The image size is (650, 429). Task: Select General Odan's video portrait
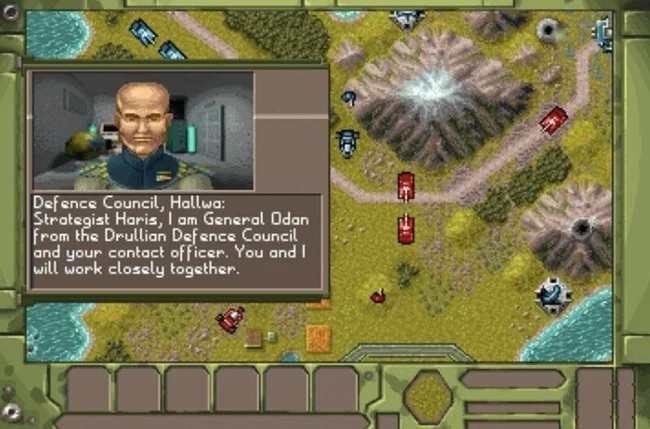(143, 130)
